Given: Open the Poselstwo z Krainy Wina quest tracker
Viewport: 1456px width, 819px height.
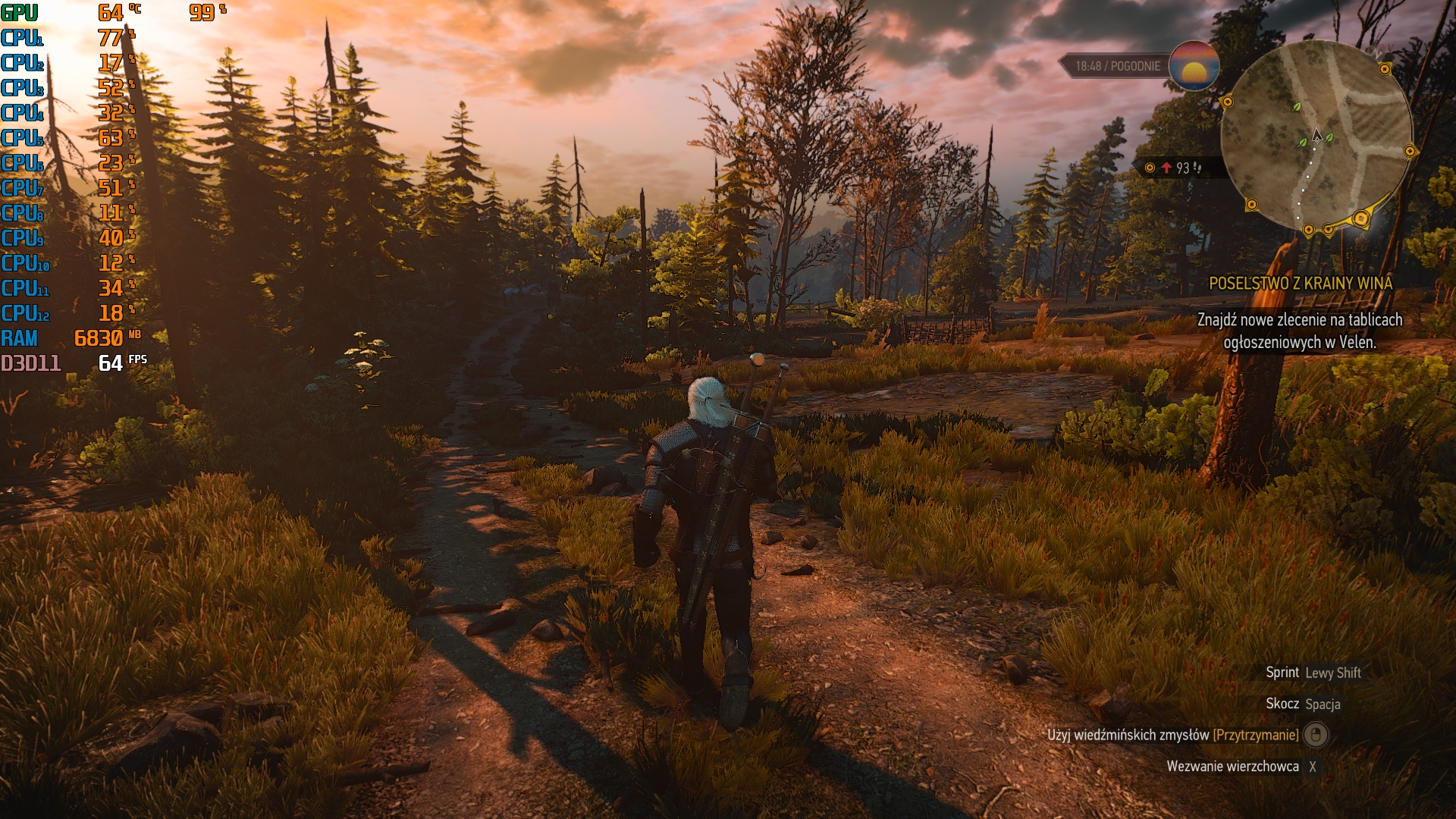Looking at the screenshot, I should tap(1300, 284).
